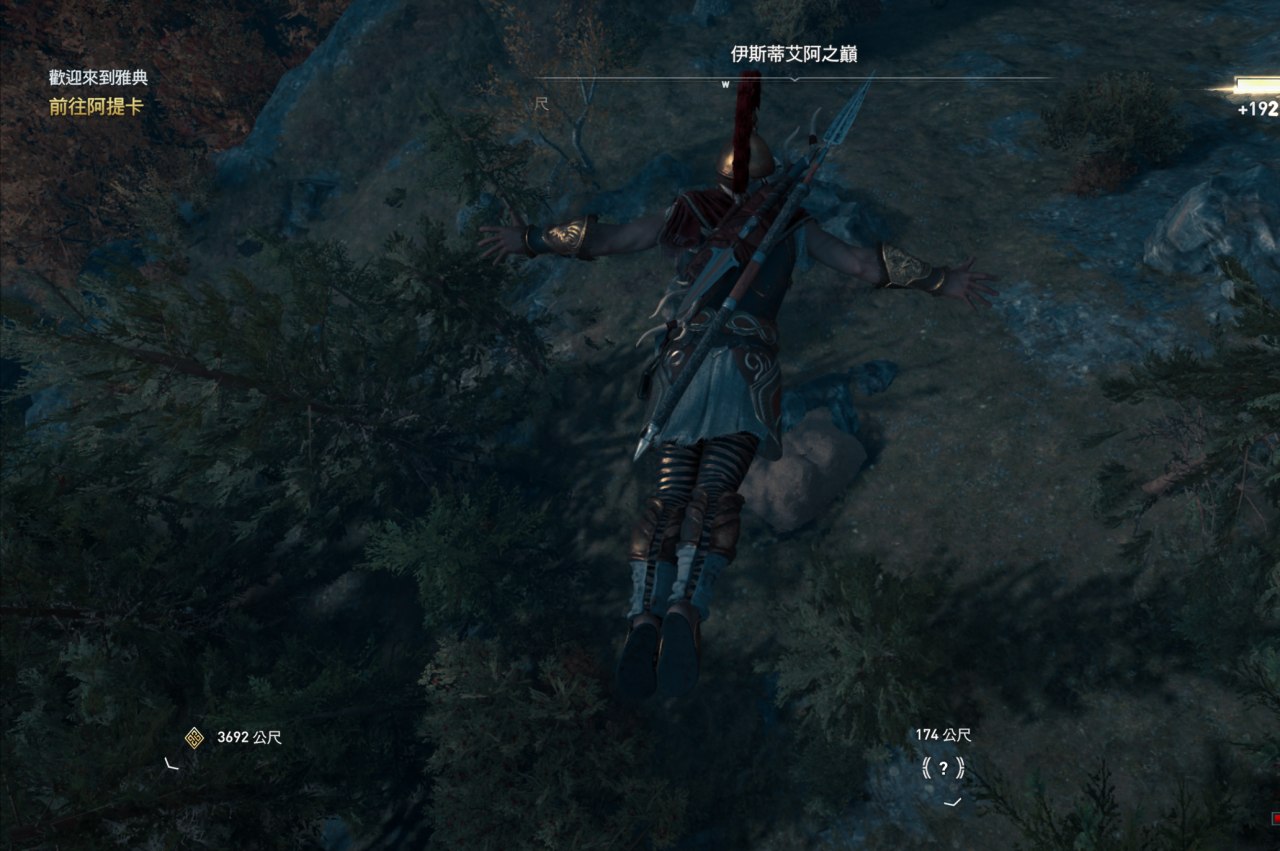Image resolution: width=1280 pixels, height=851 pixels.
Task: Select the quest objective 前往阿提卡
Action: [96, 107]
